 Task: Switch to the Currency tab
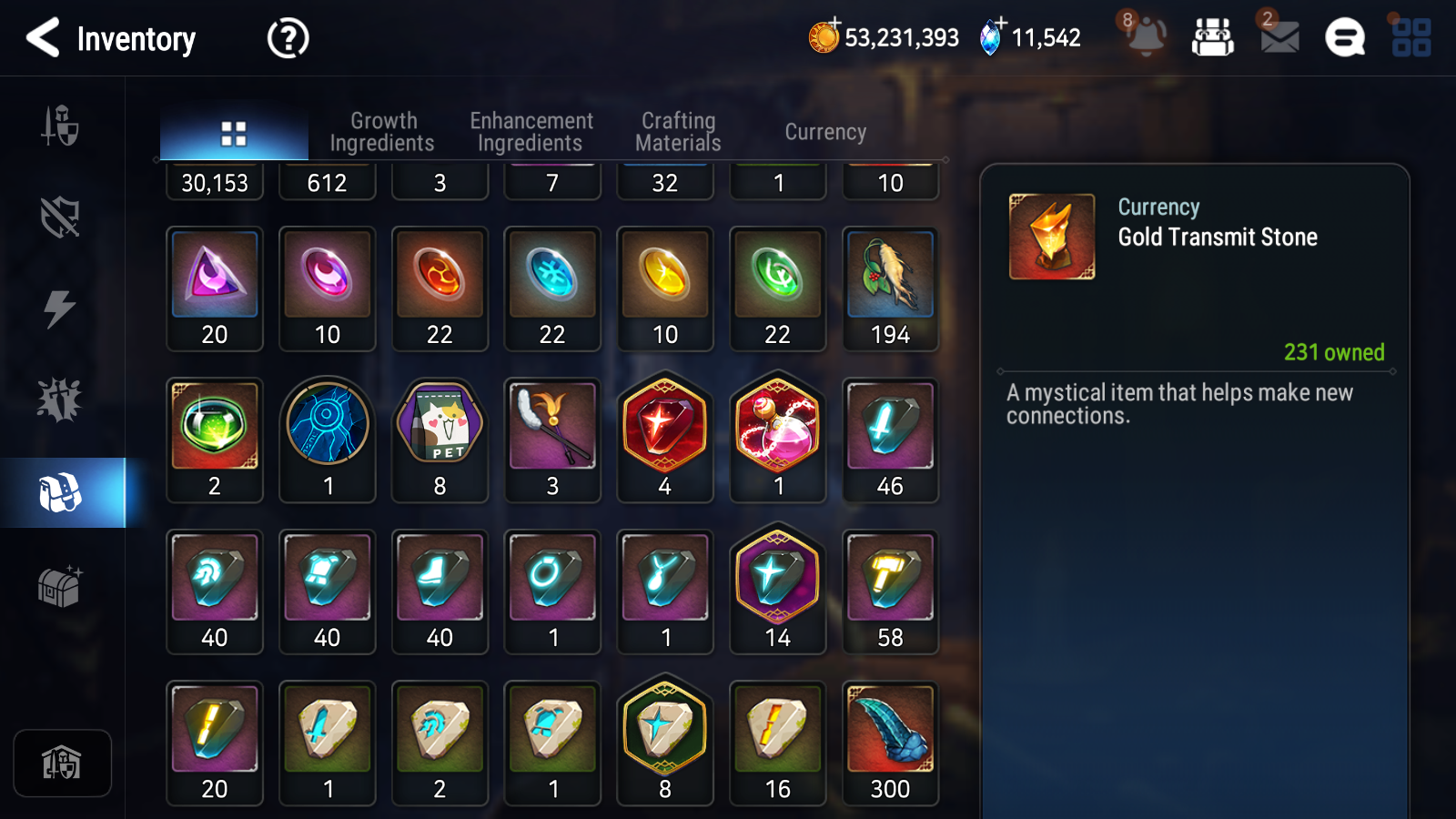tap(824, 132)
